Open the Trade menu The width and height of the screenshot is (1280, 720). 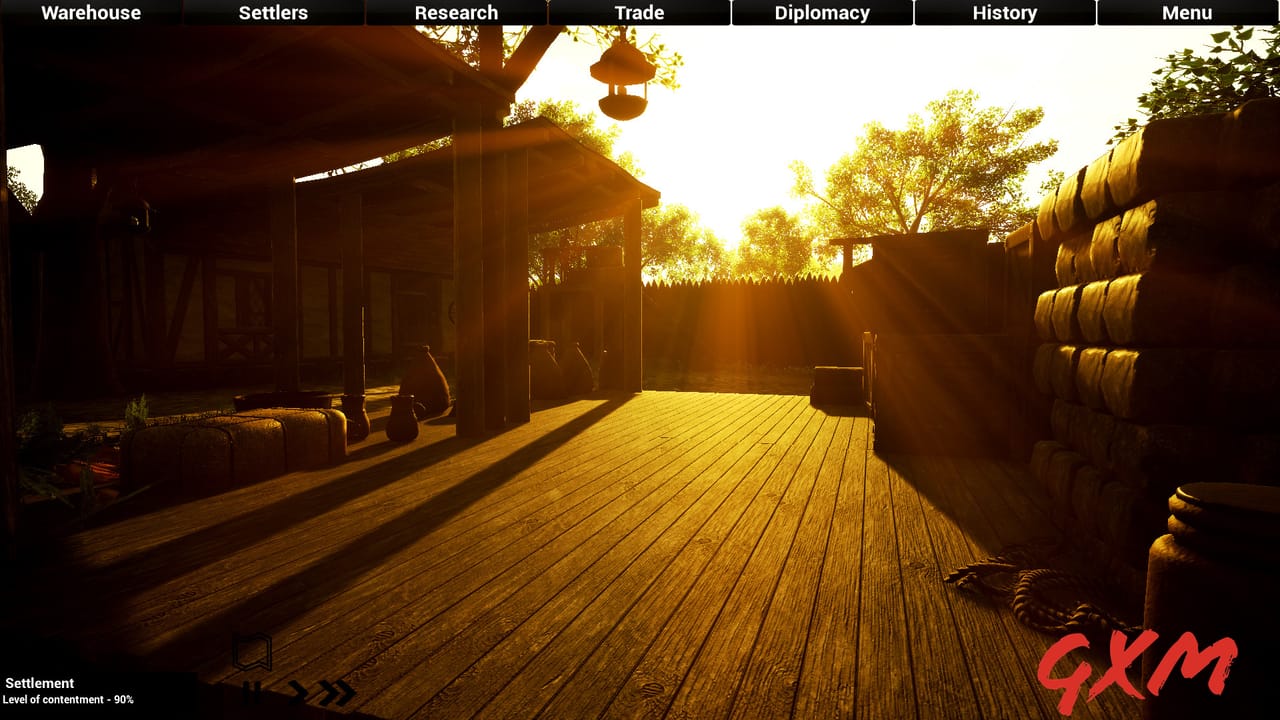click(x=638, y=13)
